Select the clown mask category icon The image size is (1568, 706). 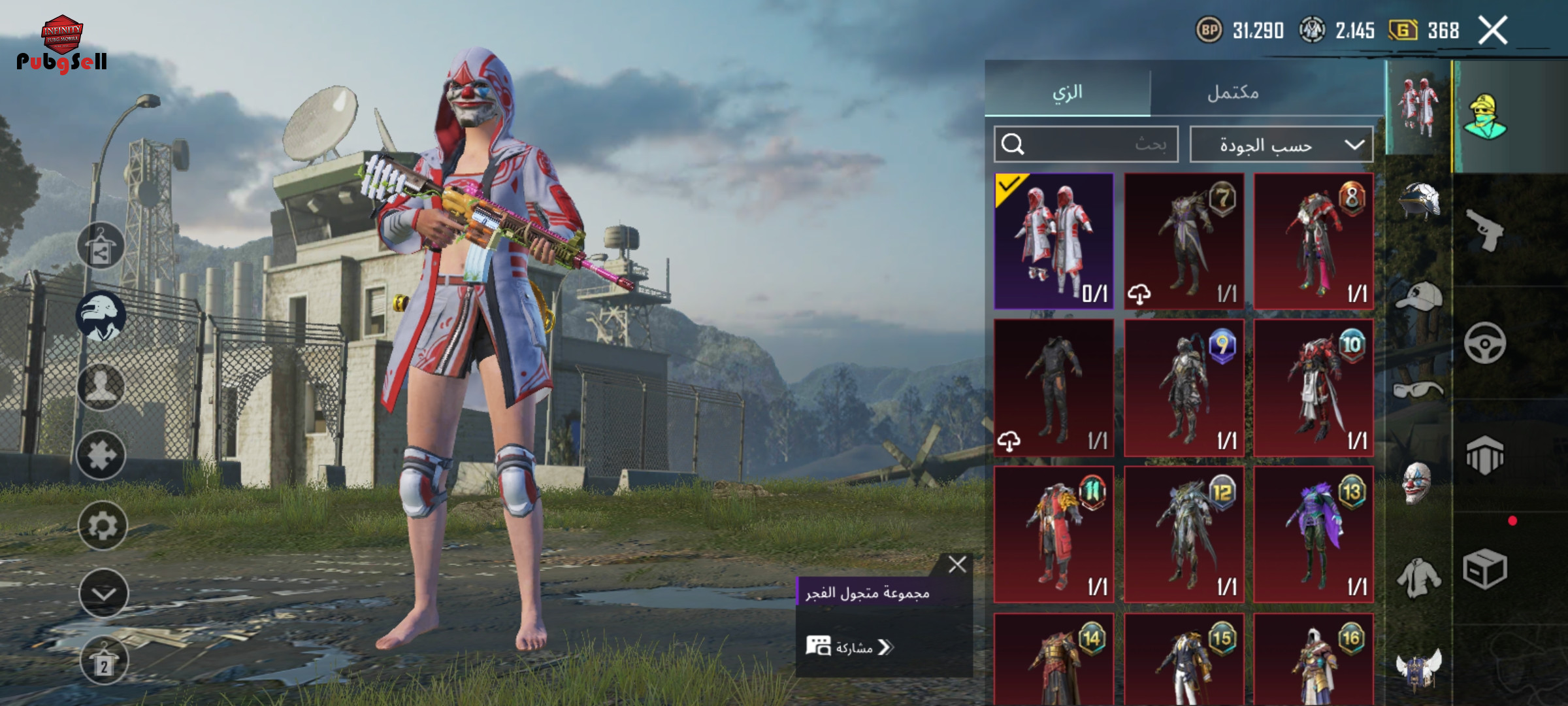1416,484
